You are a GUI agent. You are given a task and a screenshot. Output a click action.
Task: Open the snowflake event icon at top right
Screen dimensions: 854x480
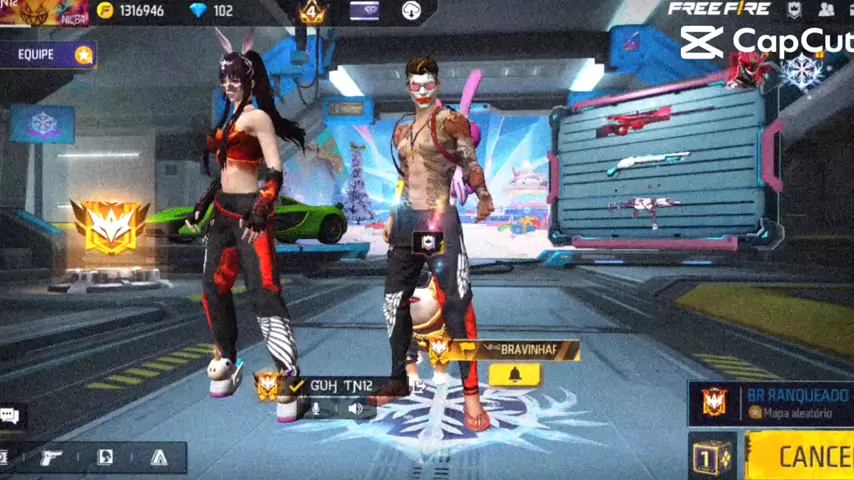802,69
